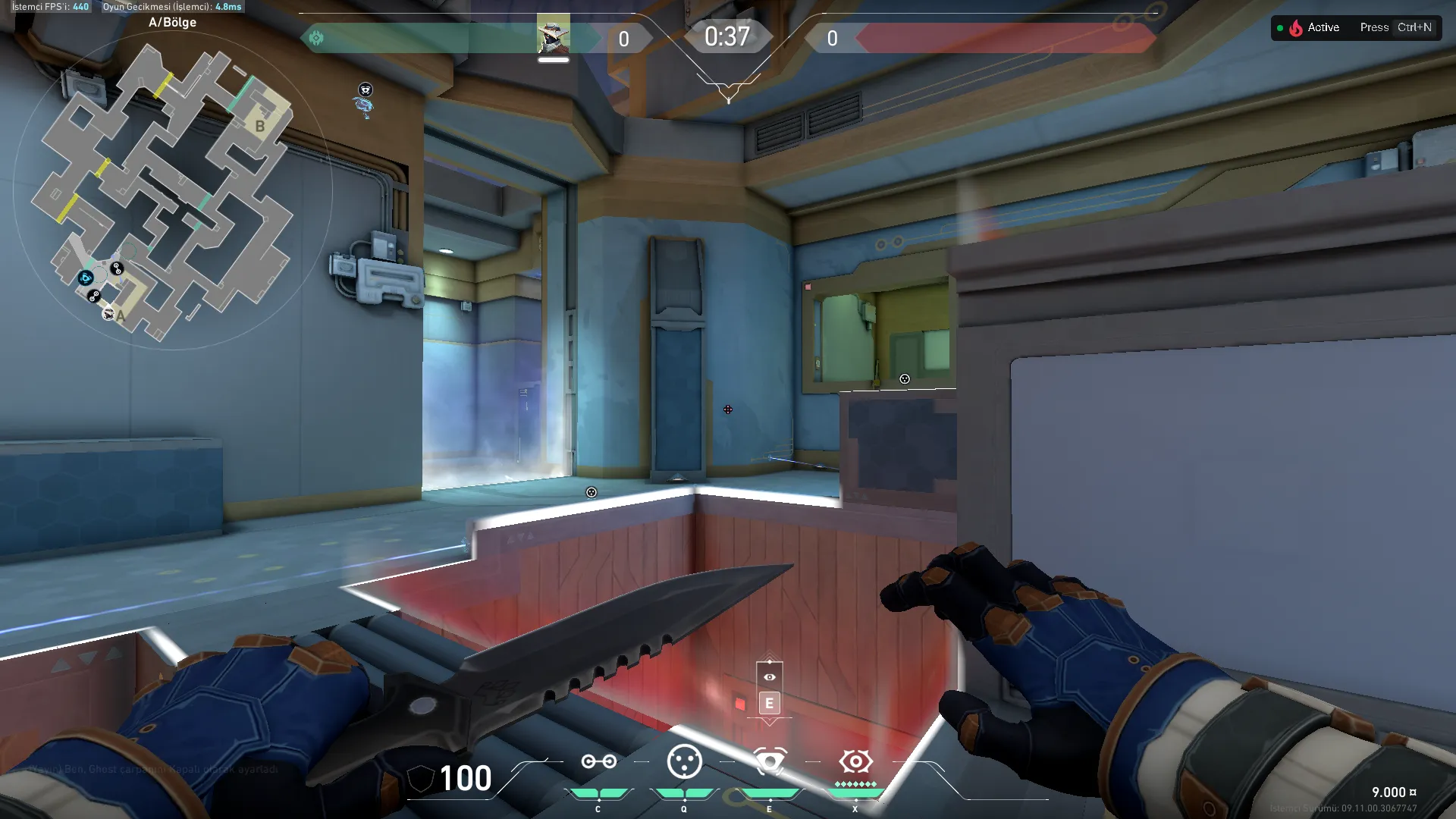This screenshot has width=1456, height=819.
Task: Activate the Cyber Cage ability icon
Action: (684, 761)
